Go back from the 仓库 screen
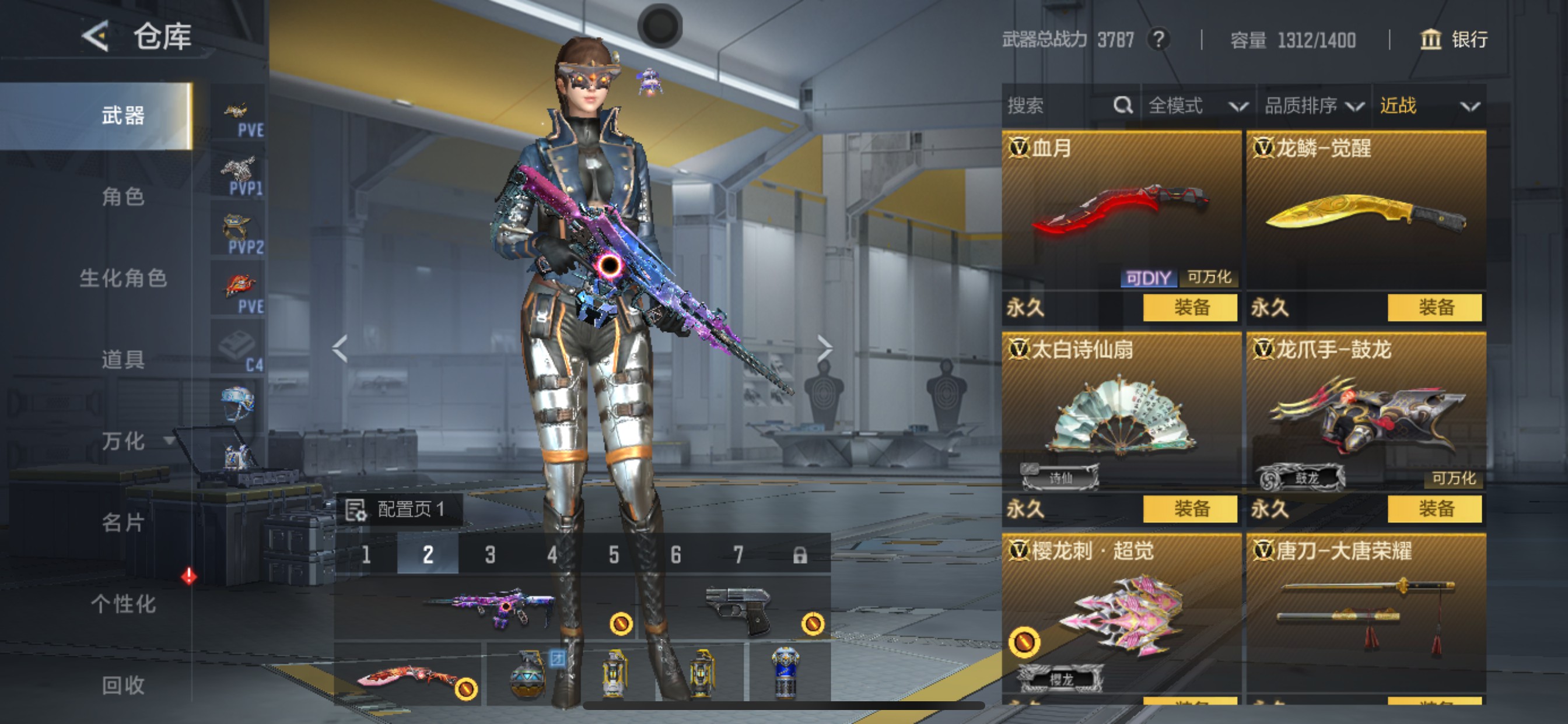This screenshot has height=724, width=1568. point(96,37)
